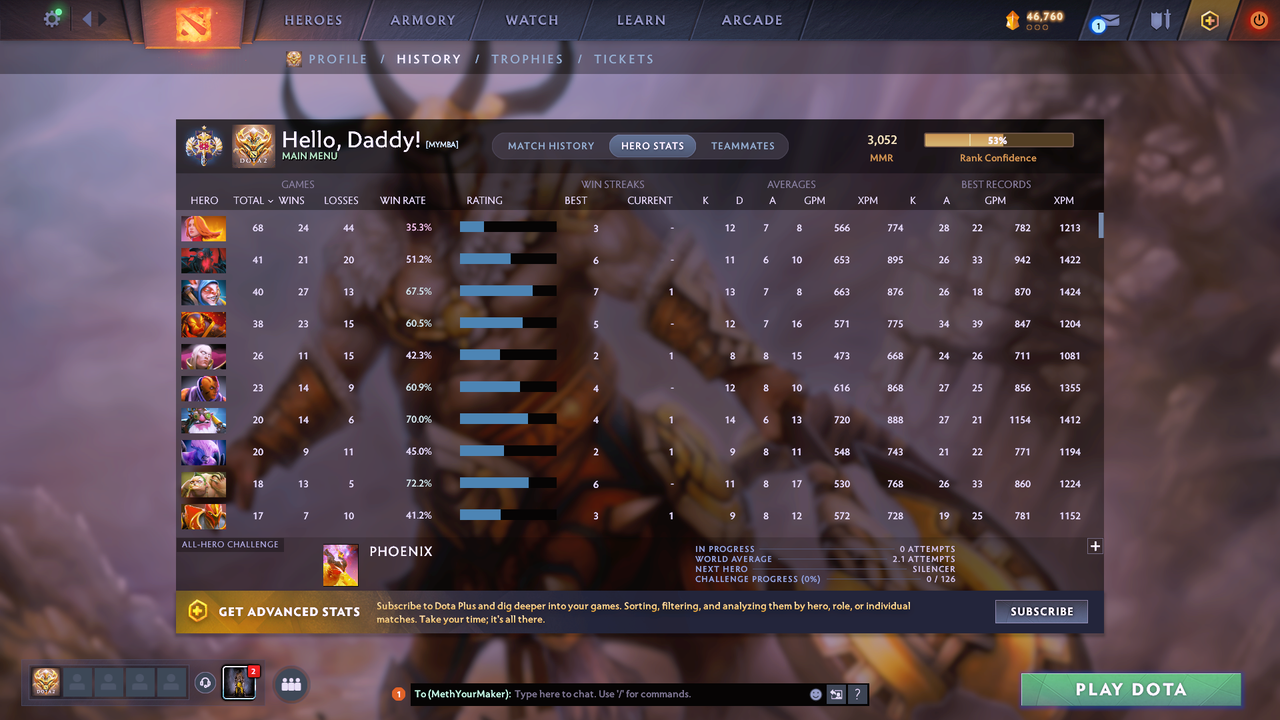Open the HEROES menu
This screenshot has width=1280, height=720.
313,19
